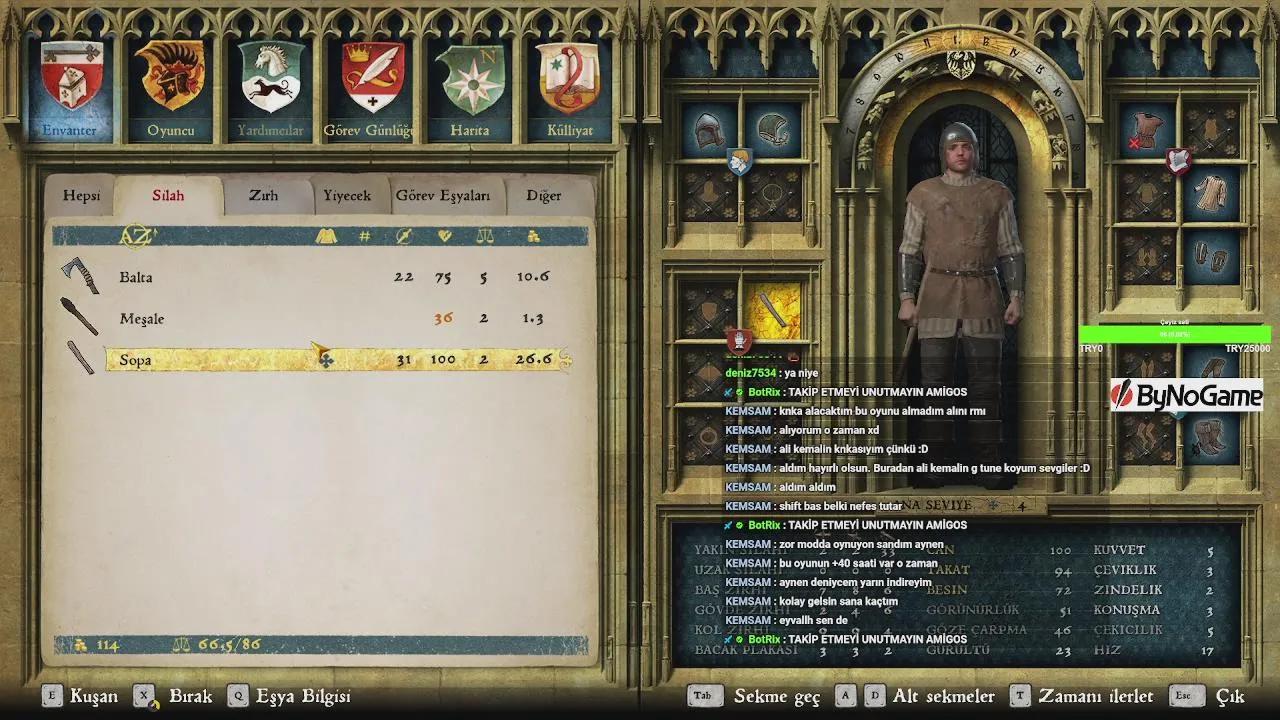This screenshot has width=1280, height=720.
Task: Switch to the Zırh tab
Action: point(262,195)
